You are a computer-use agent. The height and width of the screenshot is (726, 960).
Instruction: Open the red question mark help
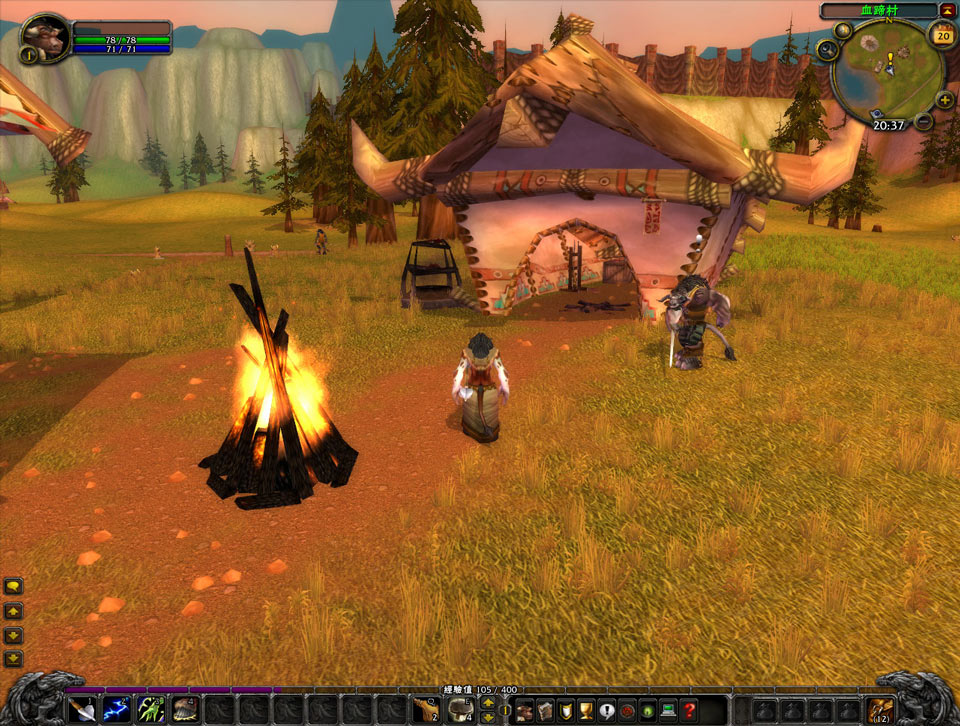tap(689, 711)
